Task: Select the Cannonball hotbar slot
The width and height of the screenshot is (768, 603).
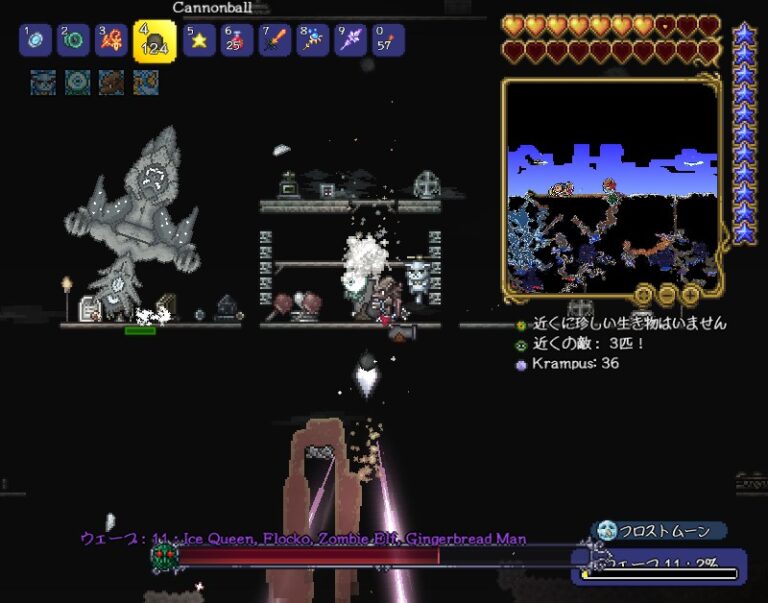Action: (x=154, y=41)
